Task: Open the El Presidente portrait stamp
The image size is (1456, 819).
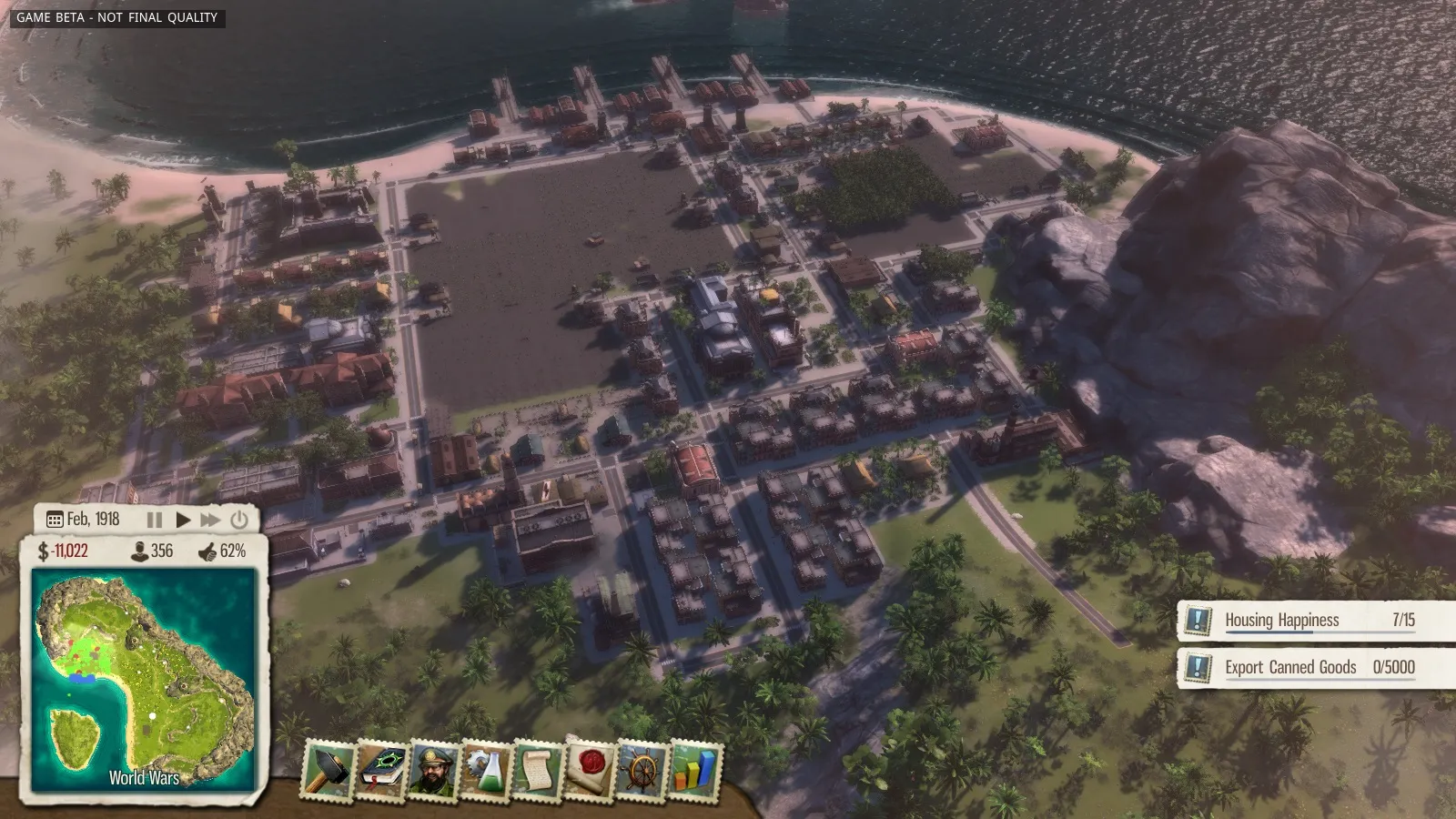Action: pyautogui.click(x=433, y=770)
